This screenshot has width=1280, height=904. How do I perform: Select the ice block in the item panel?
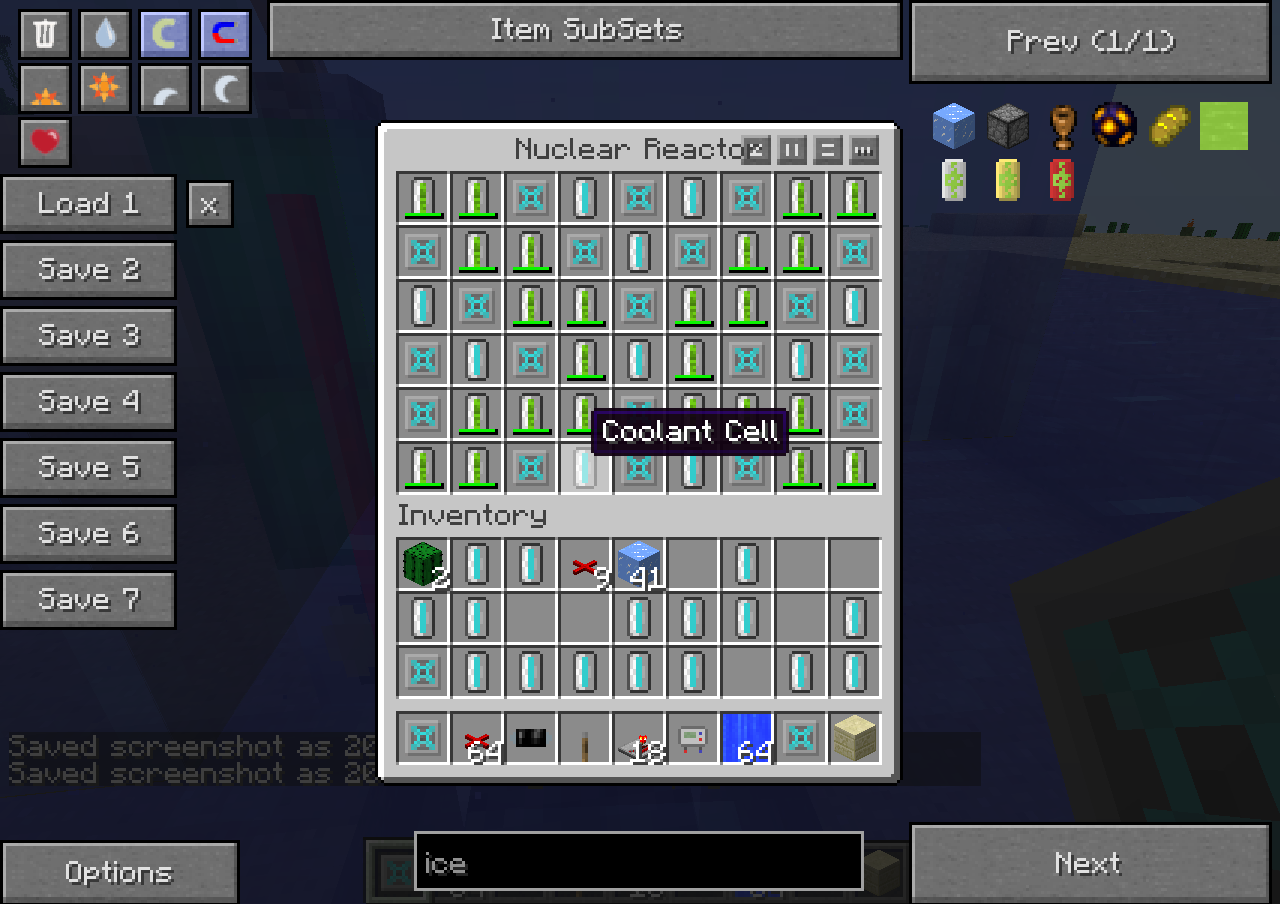pos(953,126)
